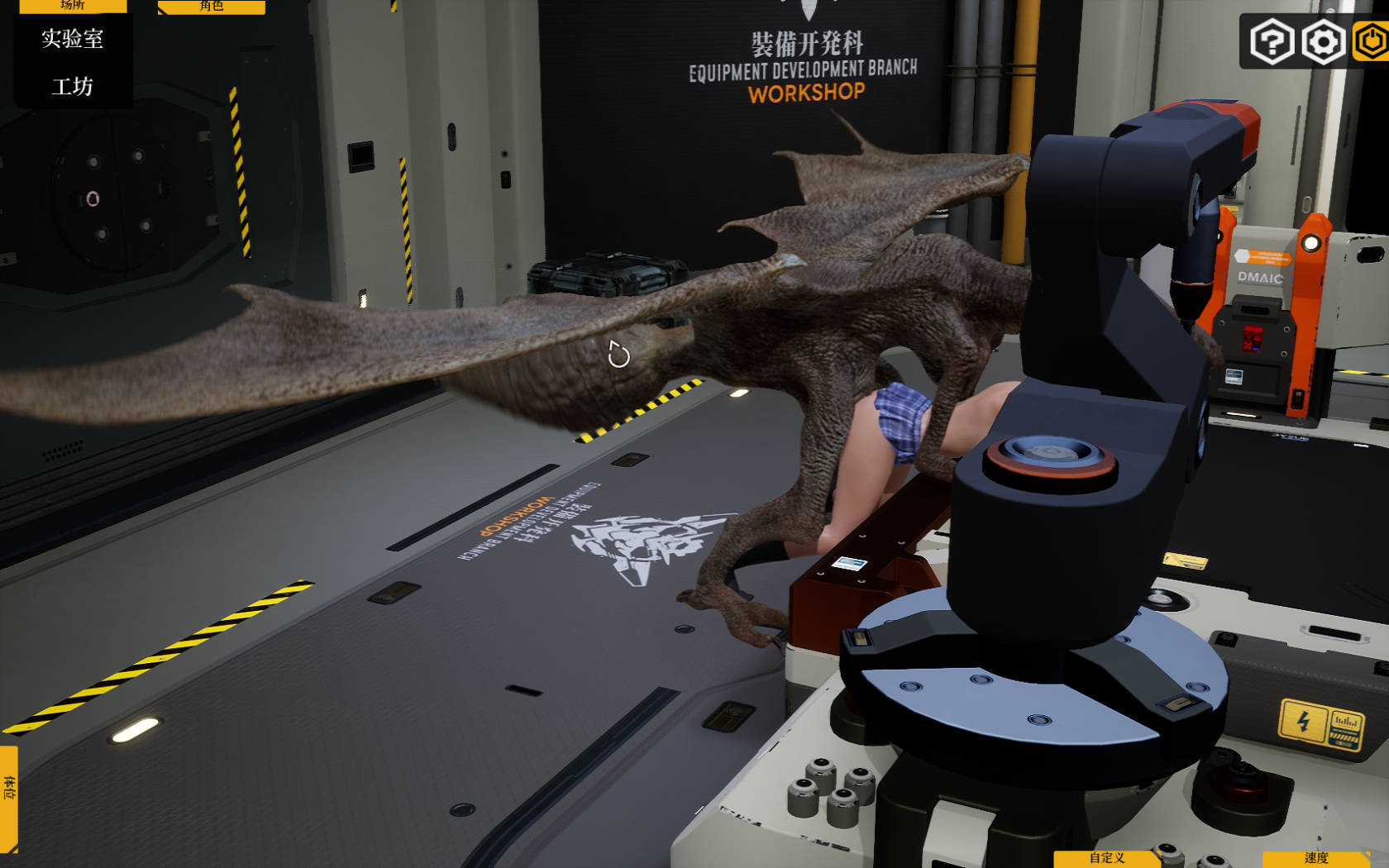Image resolution: width=1389 pixels, height=868 pixels.
Task: Open the 速度 speed tab
Action: 1315,858
